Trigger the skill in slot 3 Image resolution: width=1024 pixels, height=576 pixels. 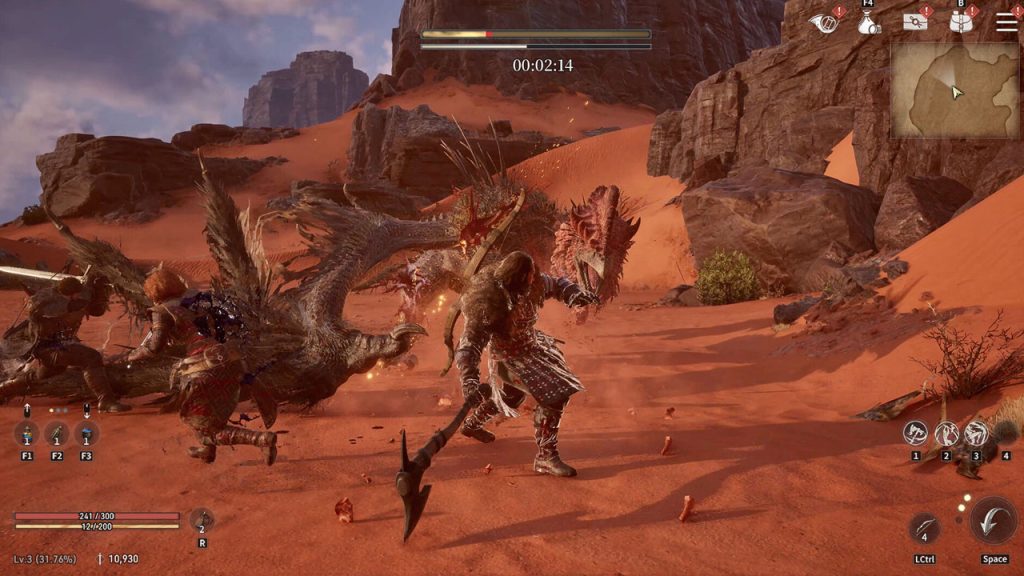pos(976,433)
